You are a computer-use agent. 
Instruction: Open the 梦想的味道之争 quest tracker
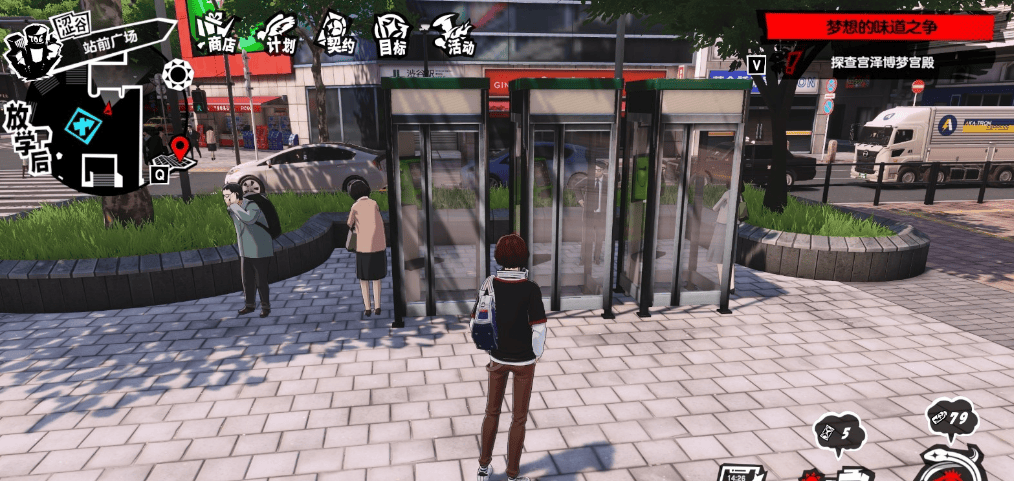878,25
